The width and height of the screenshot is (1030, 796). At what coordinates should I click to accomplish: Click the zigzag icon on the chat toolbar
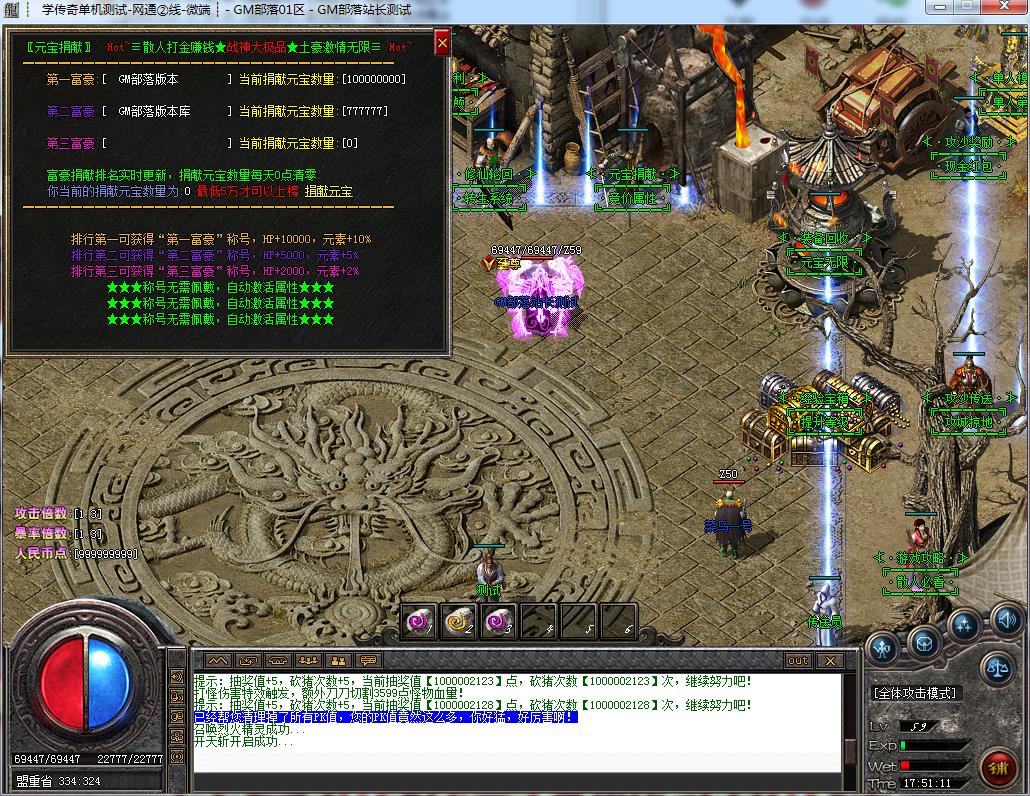pyautogui.click(x=218, y=661)
